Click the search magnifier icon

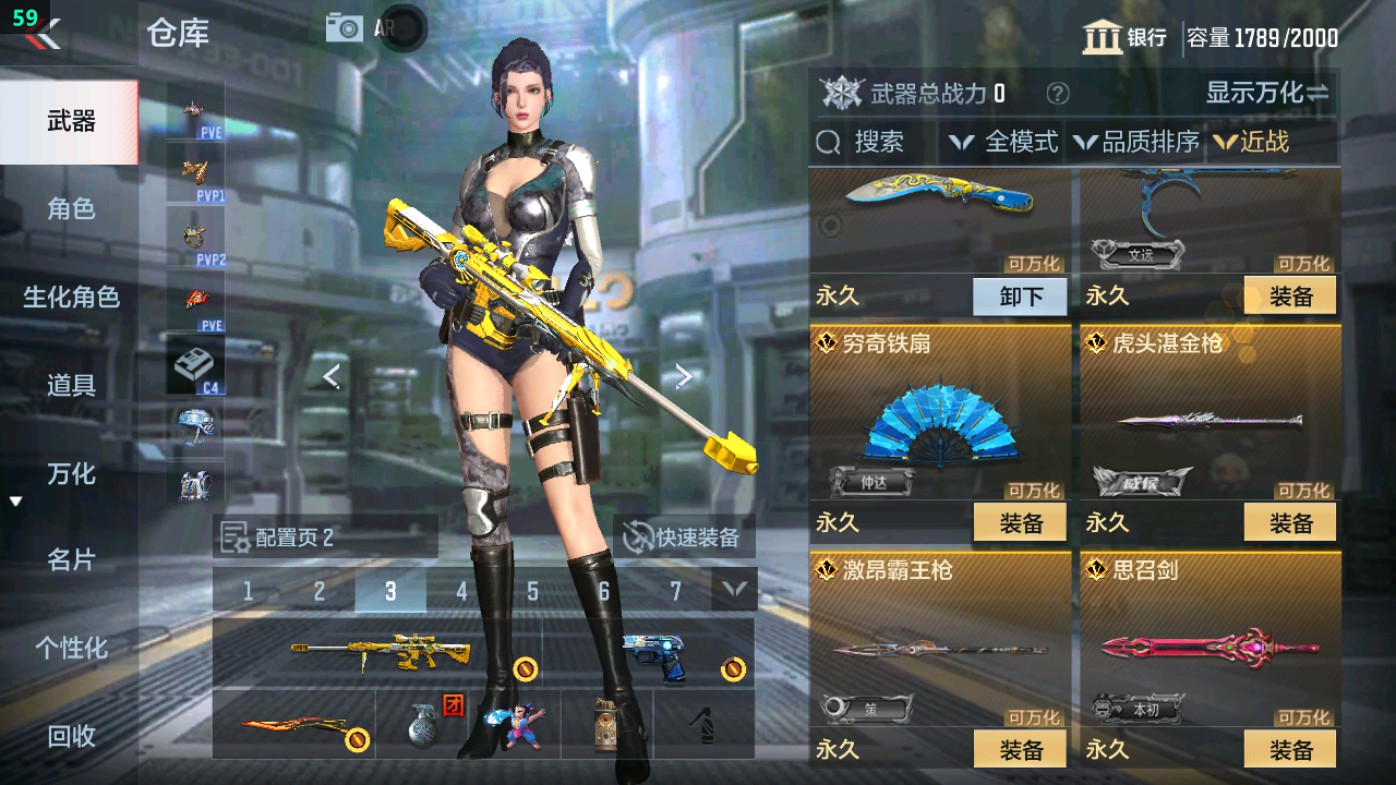[830, 142]
